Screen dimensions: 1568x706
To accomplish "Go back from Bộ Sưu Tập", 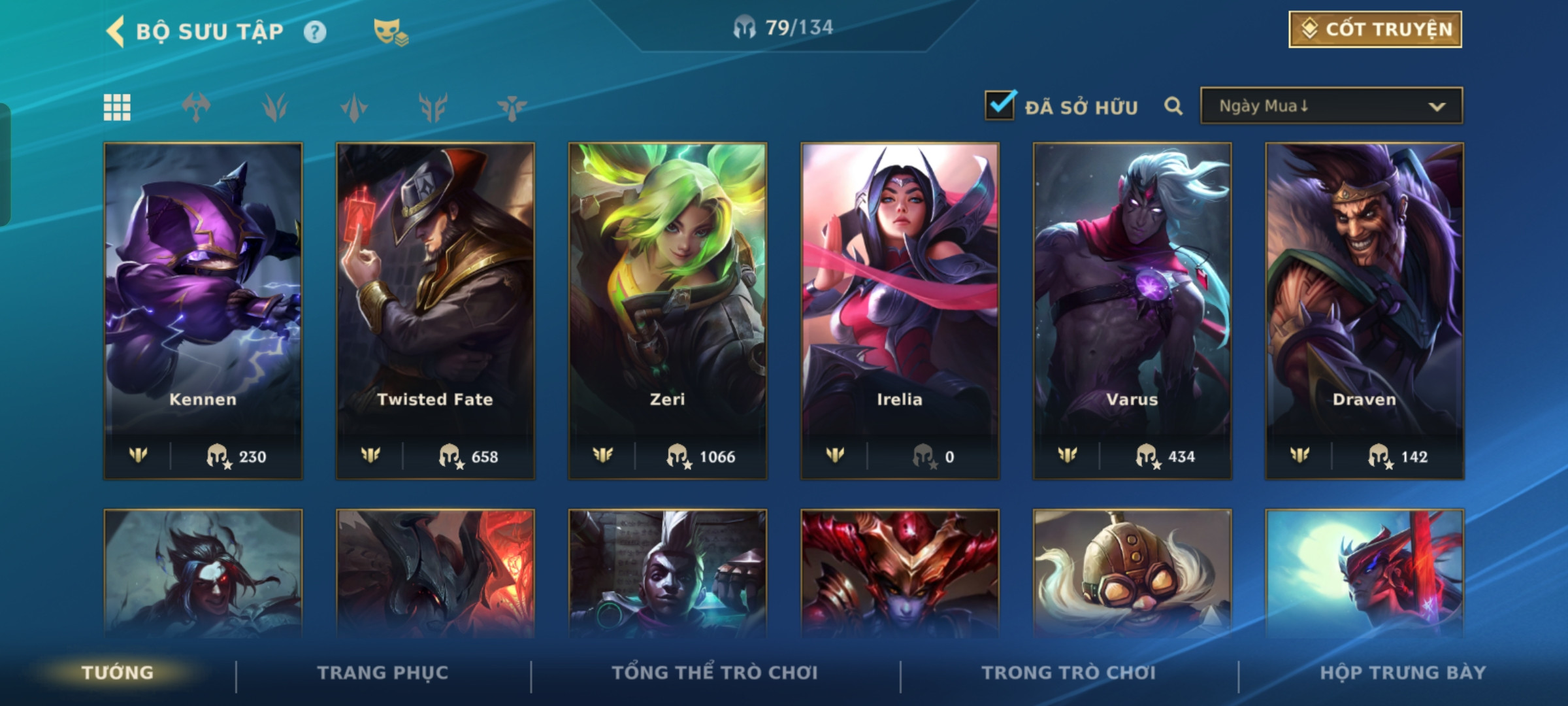I will pyautogui.click(x=116, y=31).
